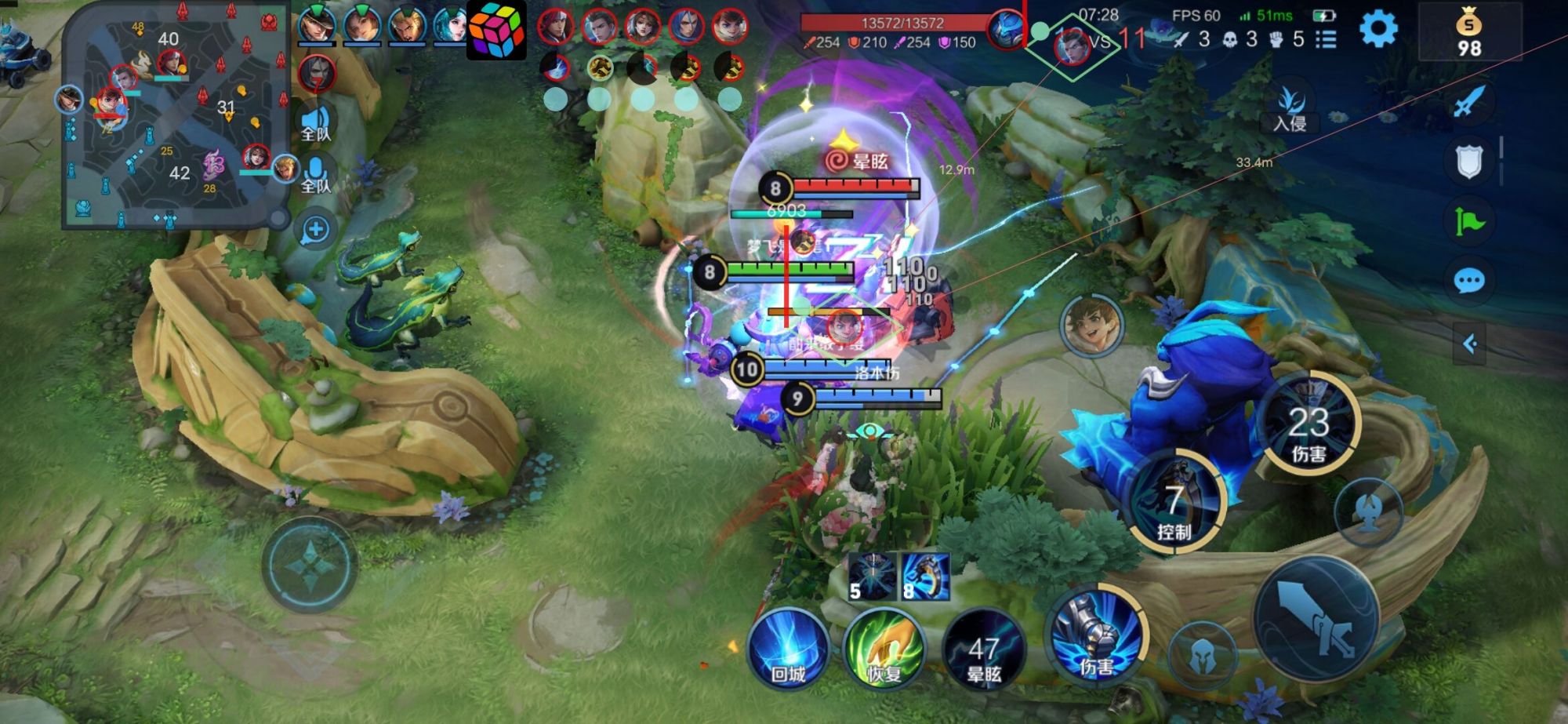Toggle the team speaker voice button

316,123
